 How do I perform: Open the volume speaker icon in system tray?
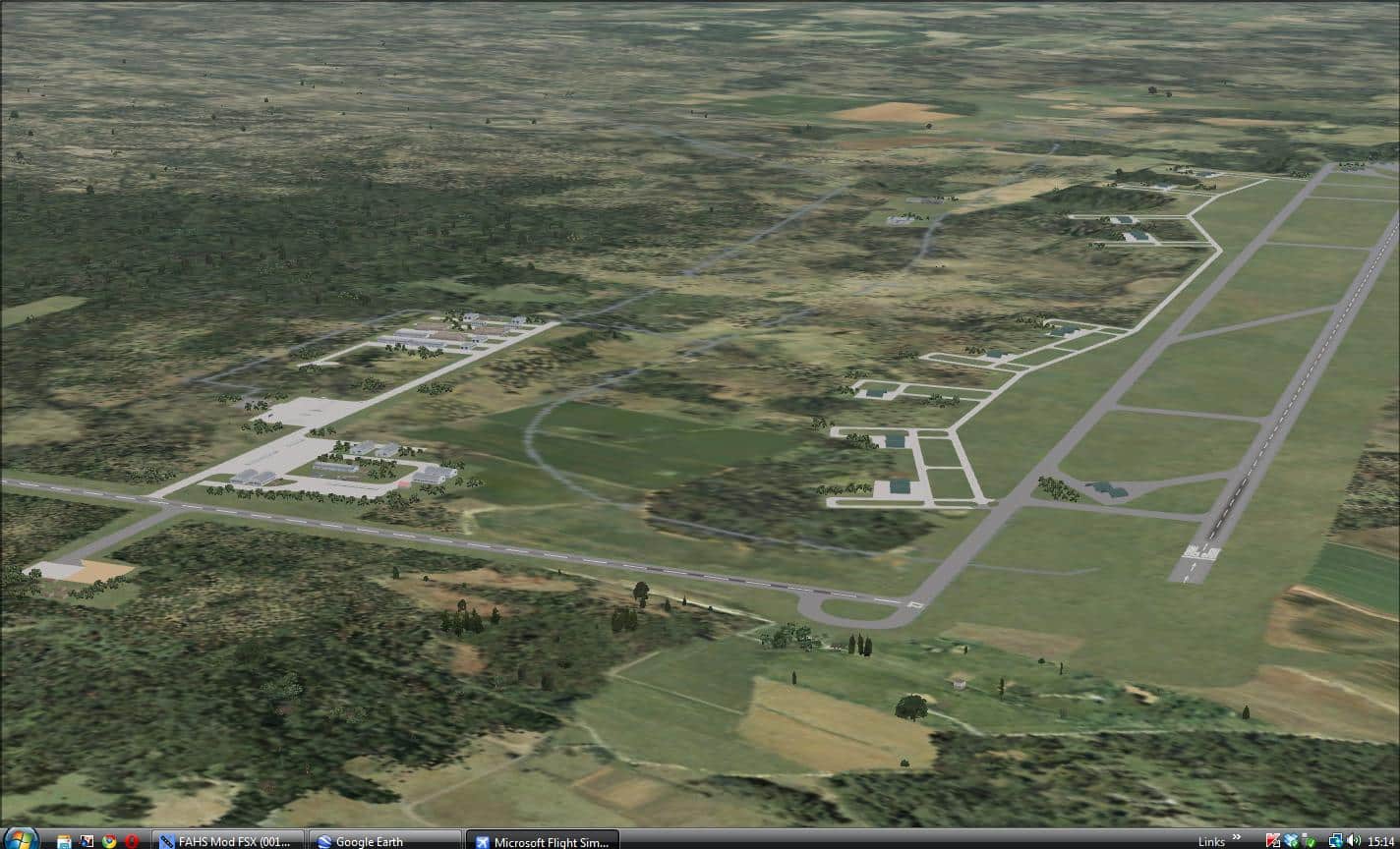(x=1355, y=840)
